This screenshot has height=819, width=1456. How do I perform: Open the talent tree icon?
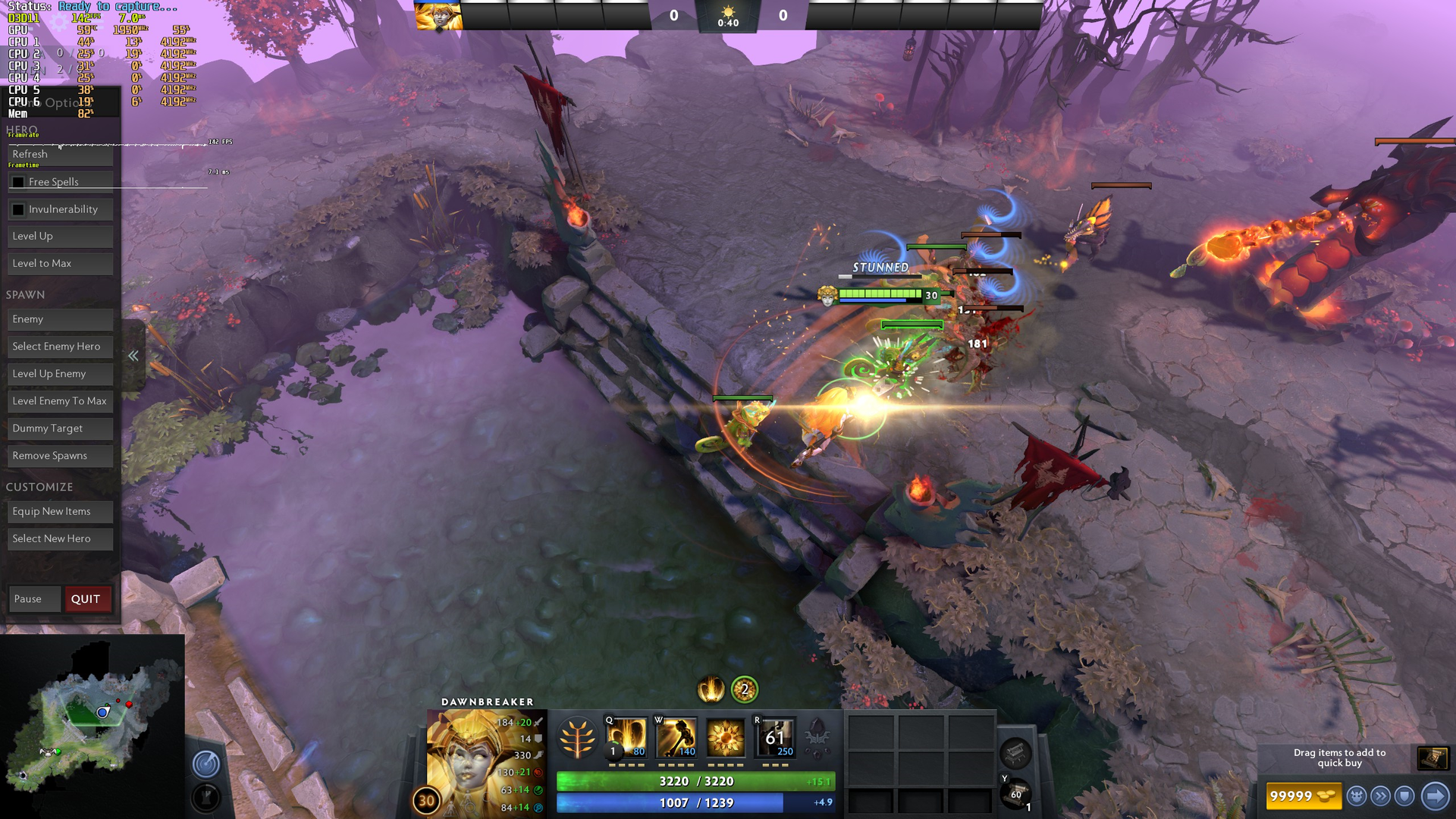point(576,738)
